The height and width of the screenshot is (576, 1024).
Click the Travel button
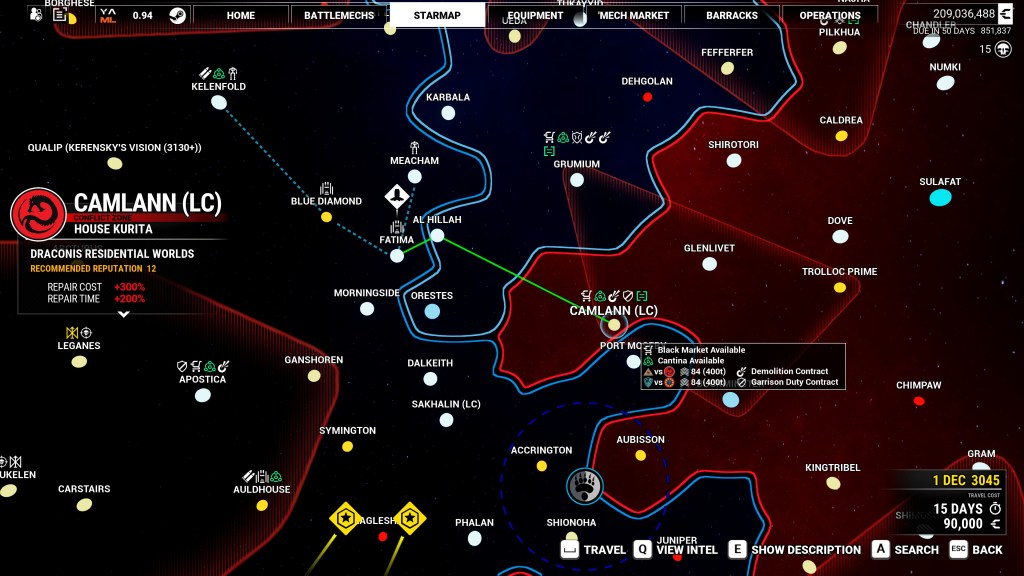click(x=594, y=549)
